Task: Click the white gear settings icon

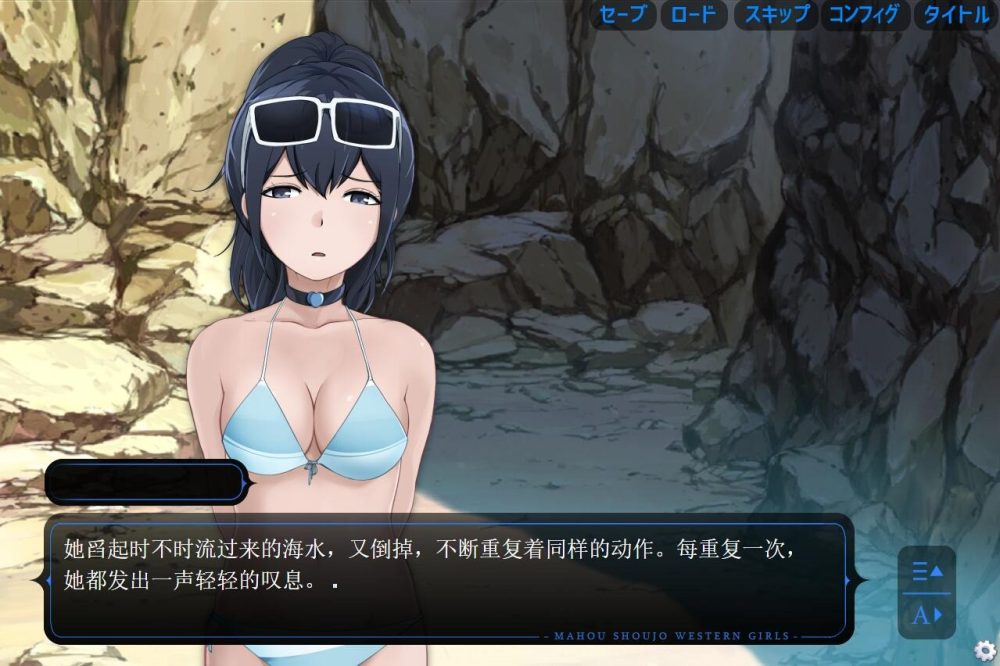Action: point(985,649)
